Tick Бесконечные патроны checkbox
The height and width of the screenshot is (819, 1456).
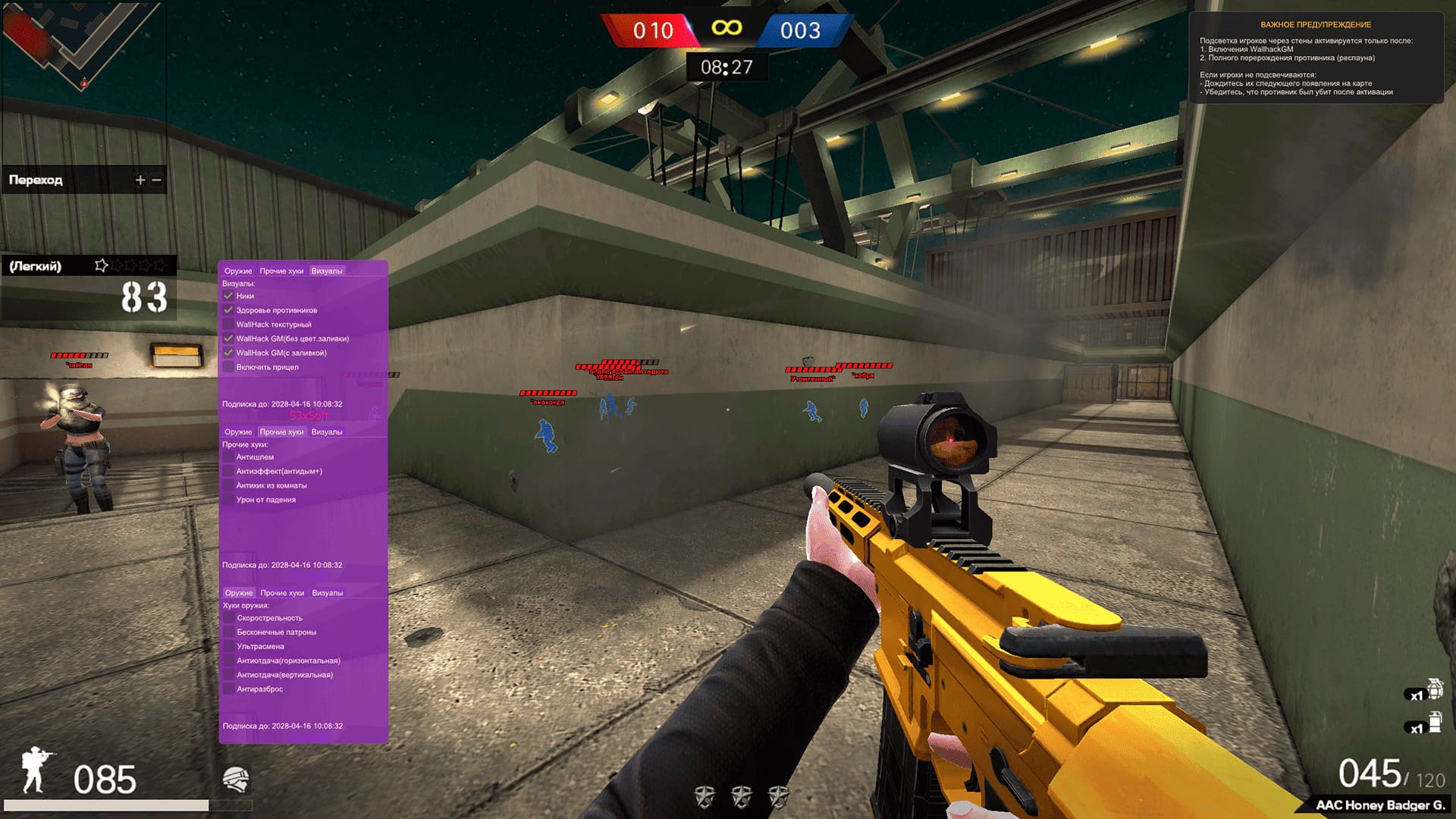pos(229,632)
